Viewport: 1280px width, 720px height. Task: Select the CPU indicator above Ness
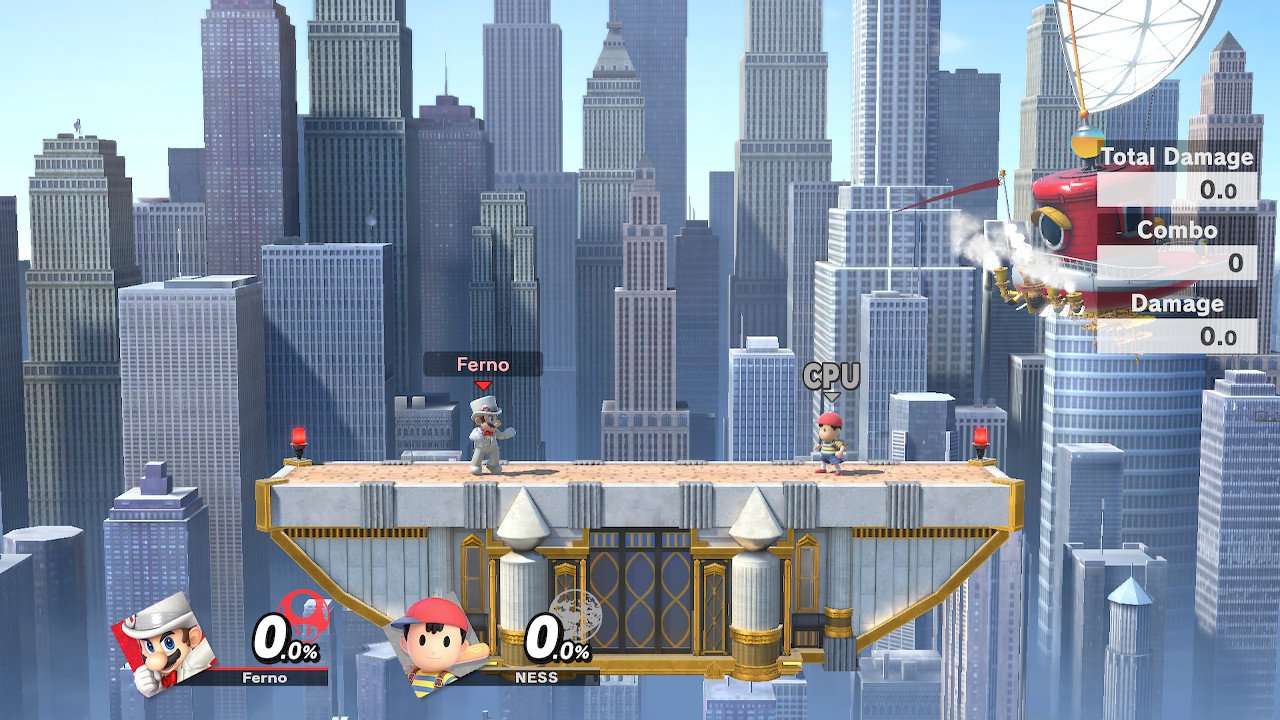pos(831,377)
